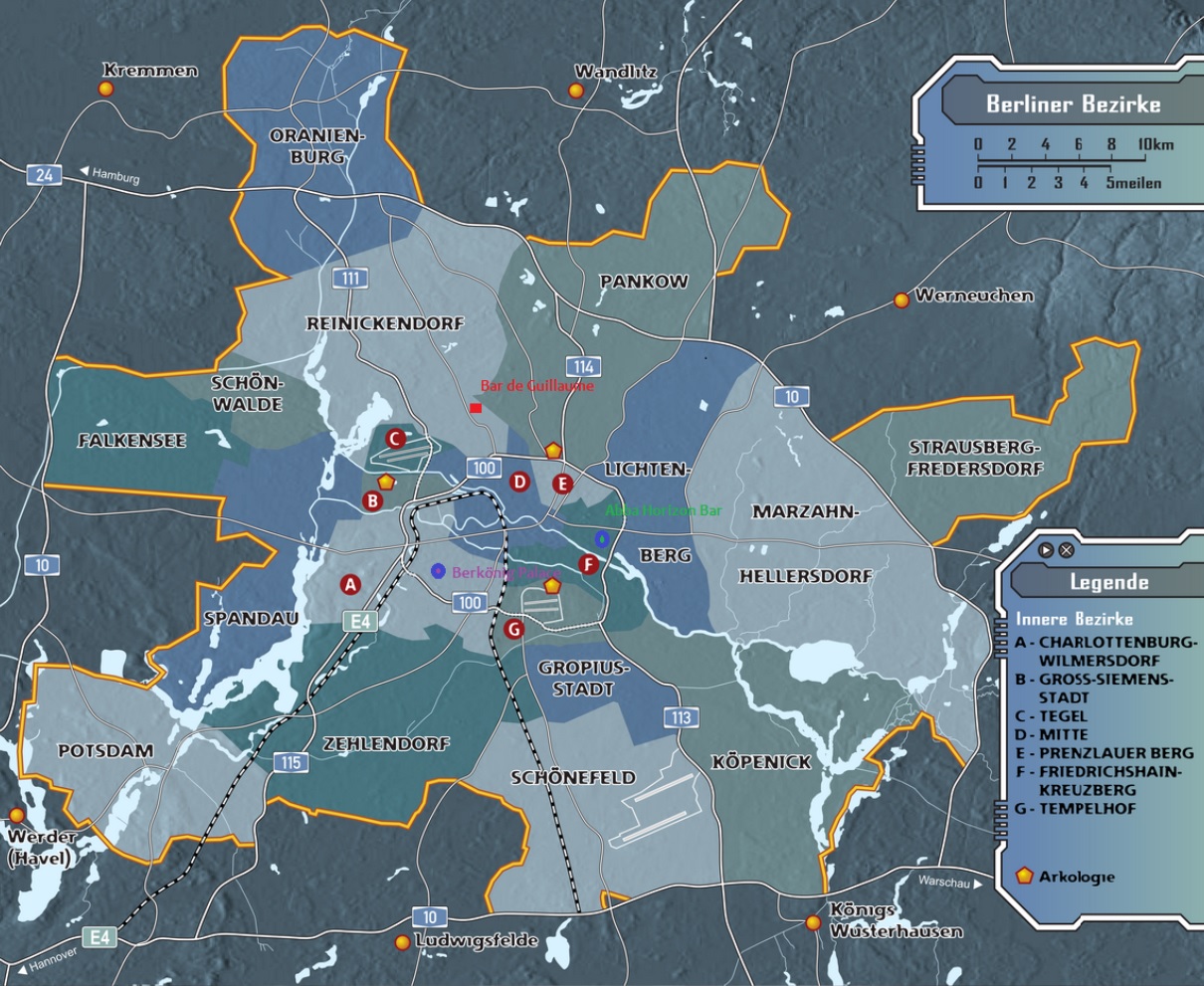Select map marker A for Charlottenburg-Wilmersdorf
This screenshot has width=1204, height=986.
click(349, 584)
